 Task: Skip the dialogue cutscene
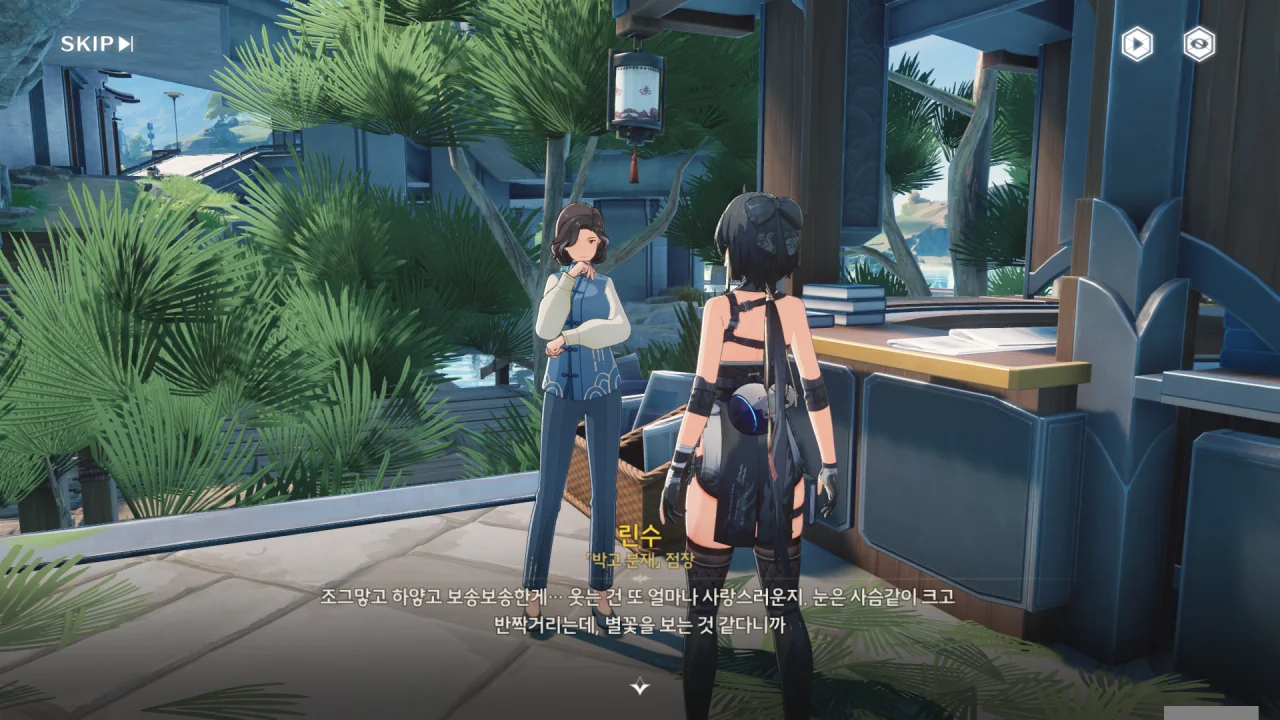click(97, 44)
